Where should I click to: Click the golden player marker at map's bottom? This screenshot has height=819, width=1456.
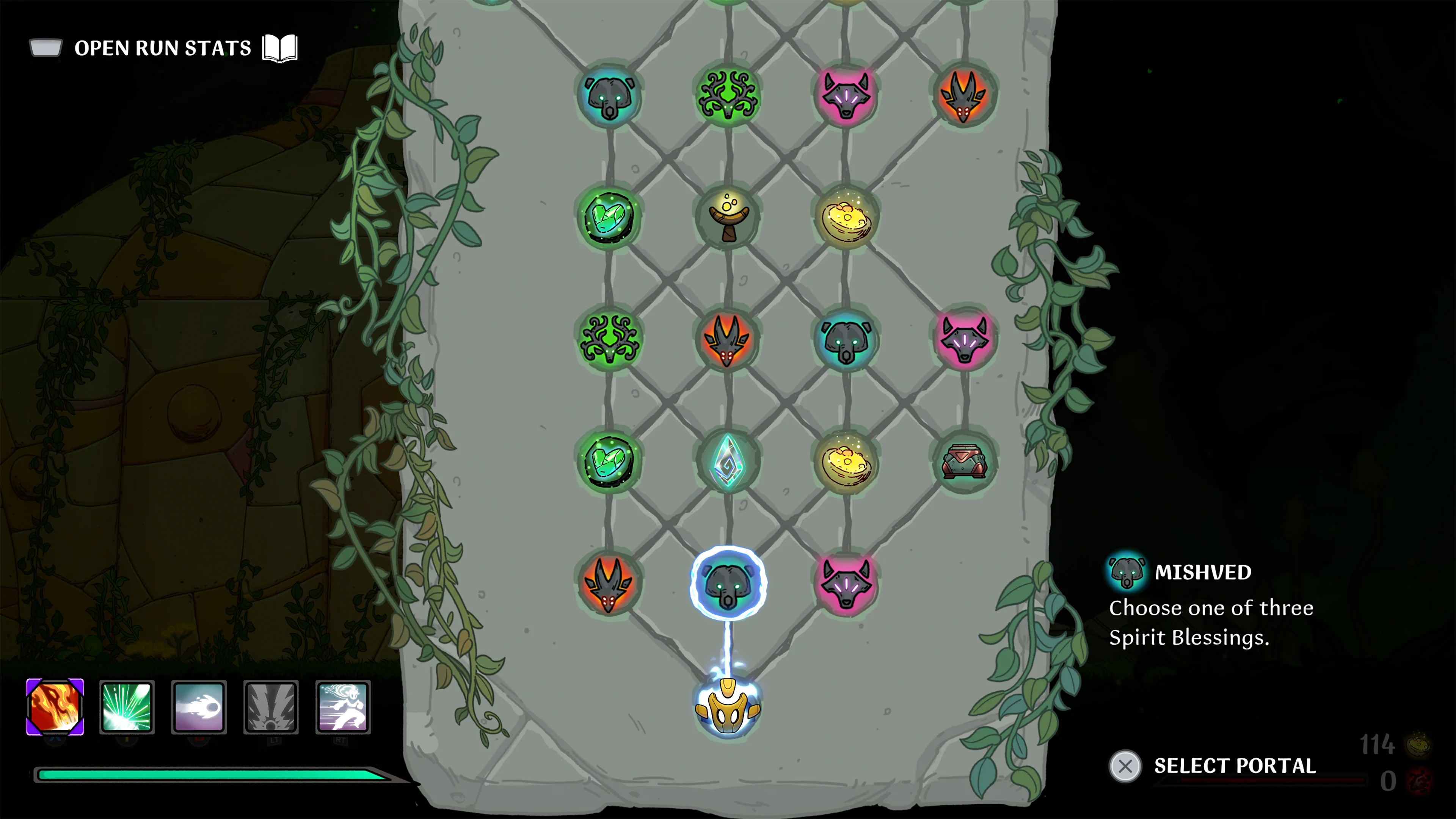coord(728,708)
